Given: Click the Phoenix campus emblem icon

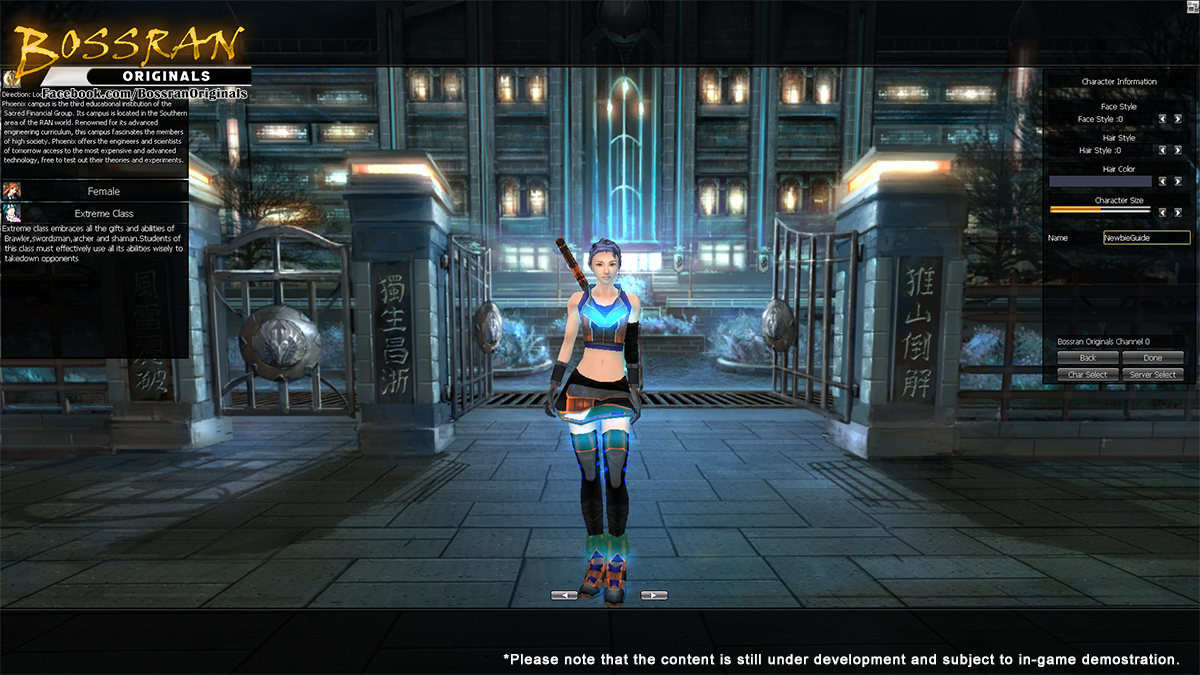Looking at the screenshot, I should [x=10, y=79].
